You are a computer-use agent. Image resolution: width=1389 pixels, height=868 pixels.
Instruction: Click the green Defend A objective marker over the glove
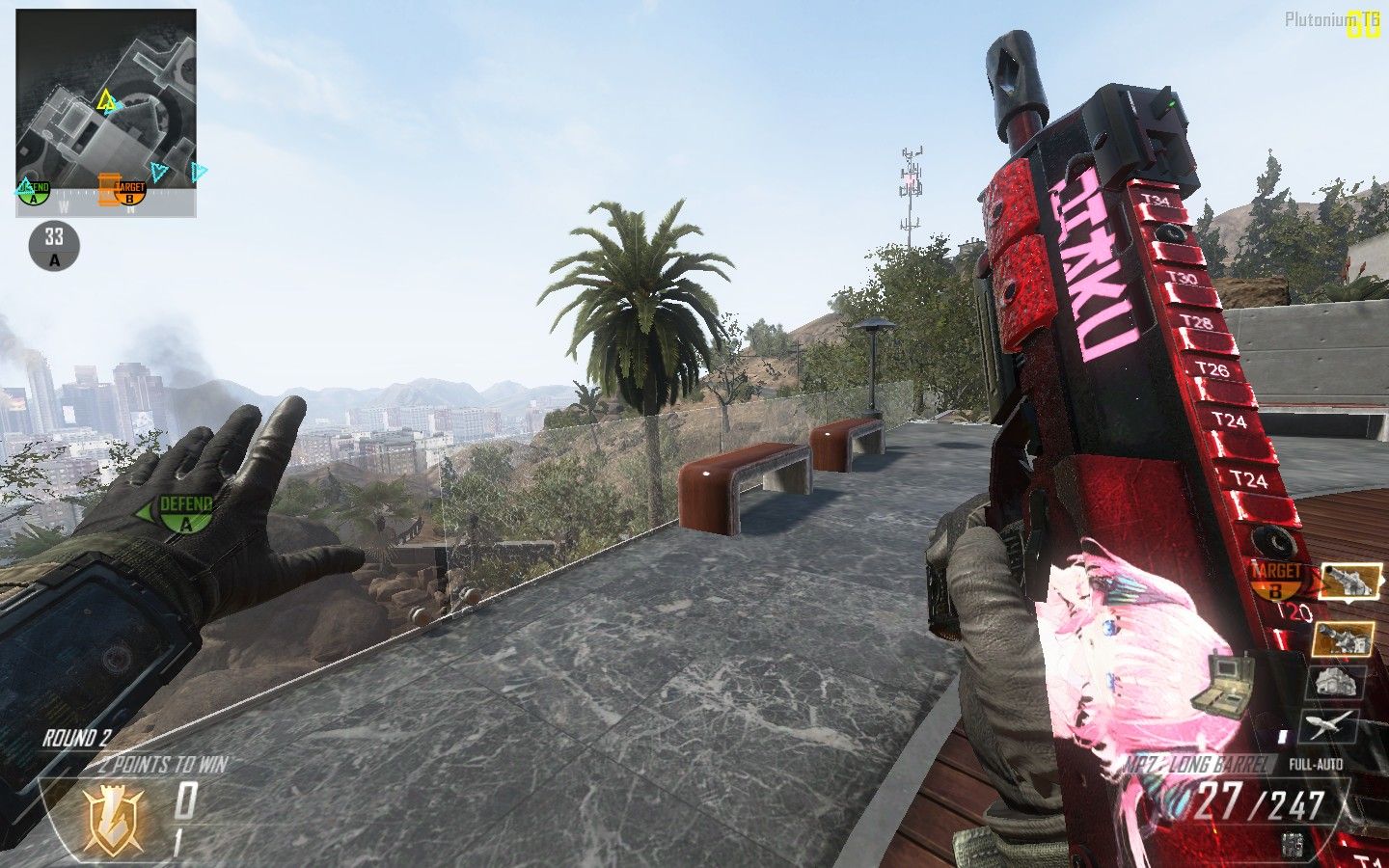[183, 513]
